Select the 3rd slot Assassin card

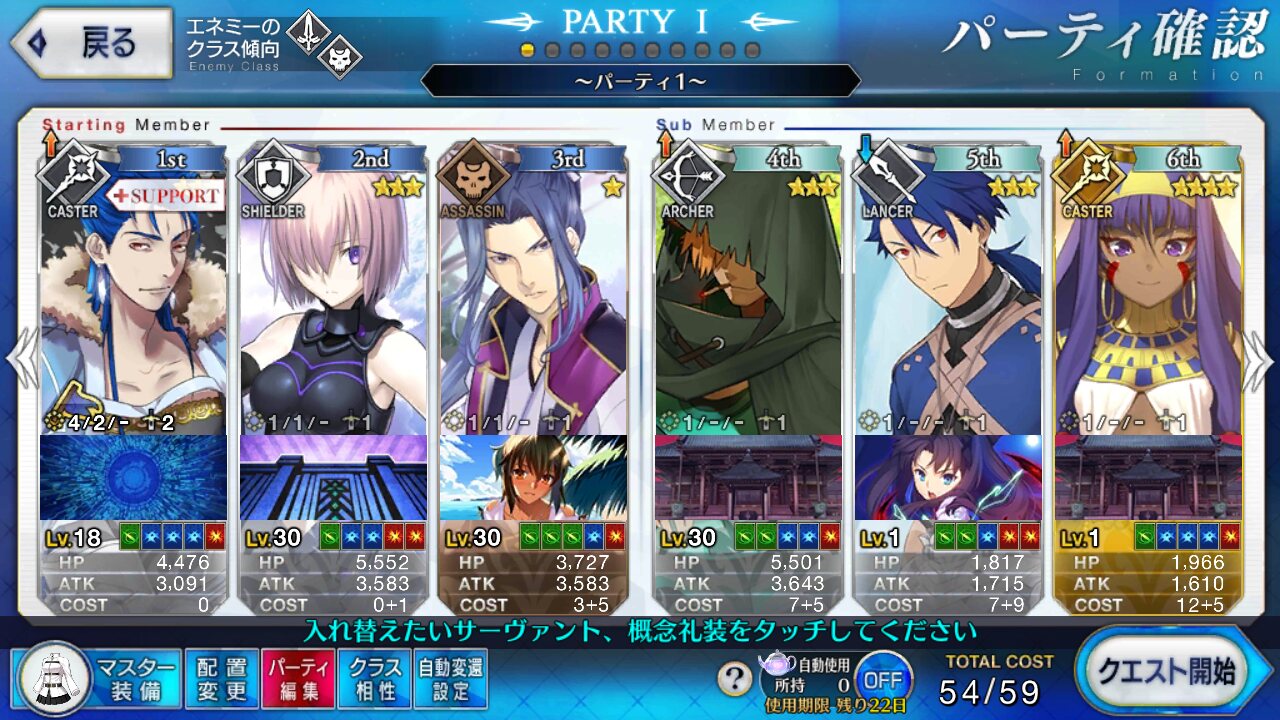coord(532,300)
